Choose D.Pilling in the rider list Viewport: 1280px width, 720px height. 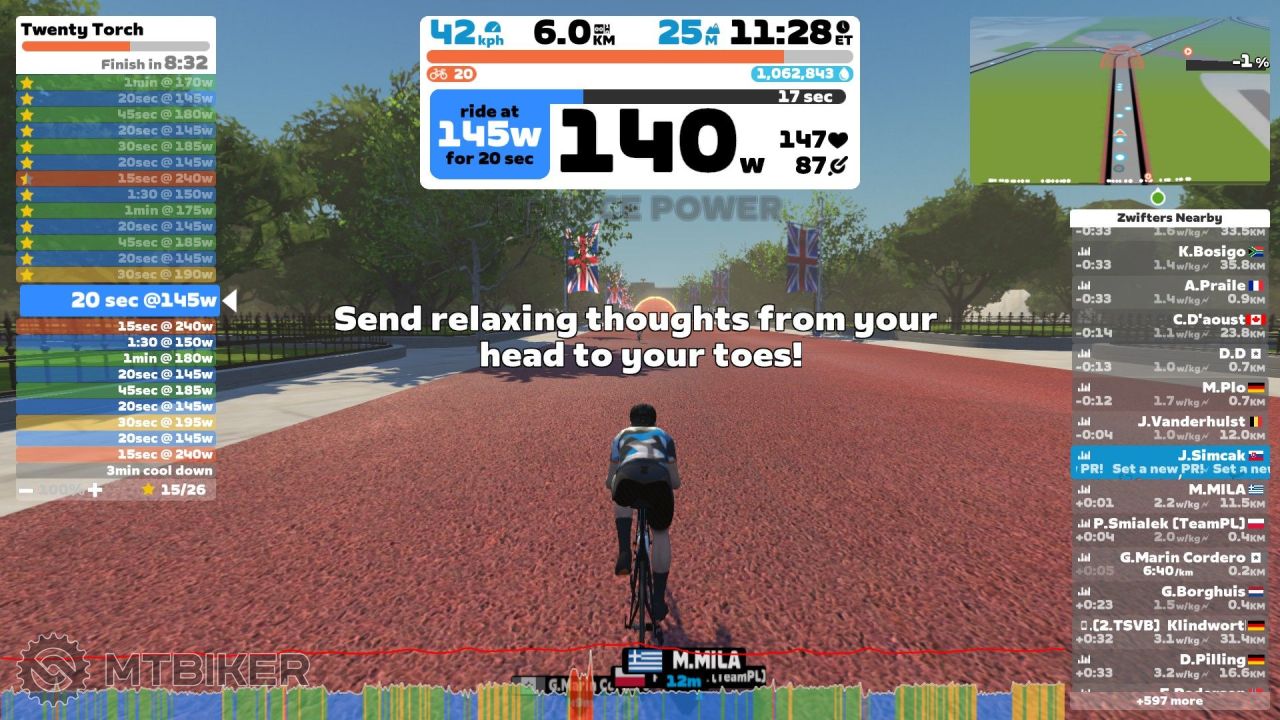(1169, 666)
